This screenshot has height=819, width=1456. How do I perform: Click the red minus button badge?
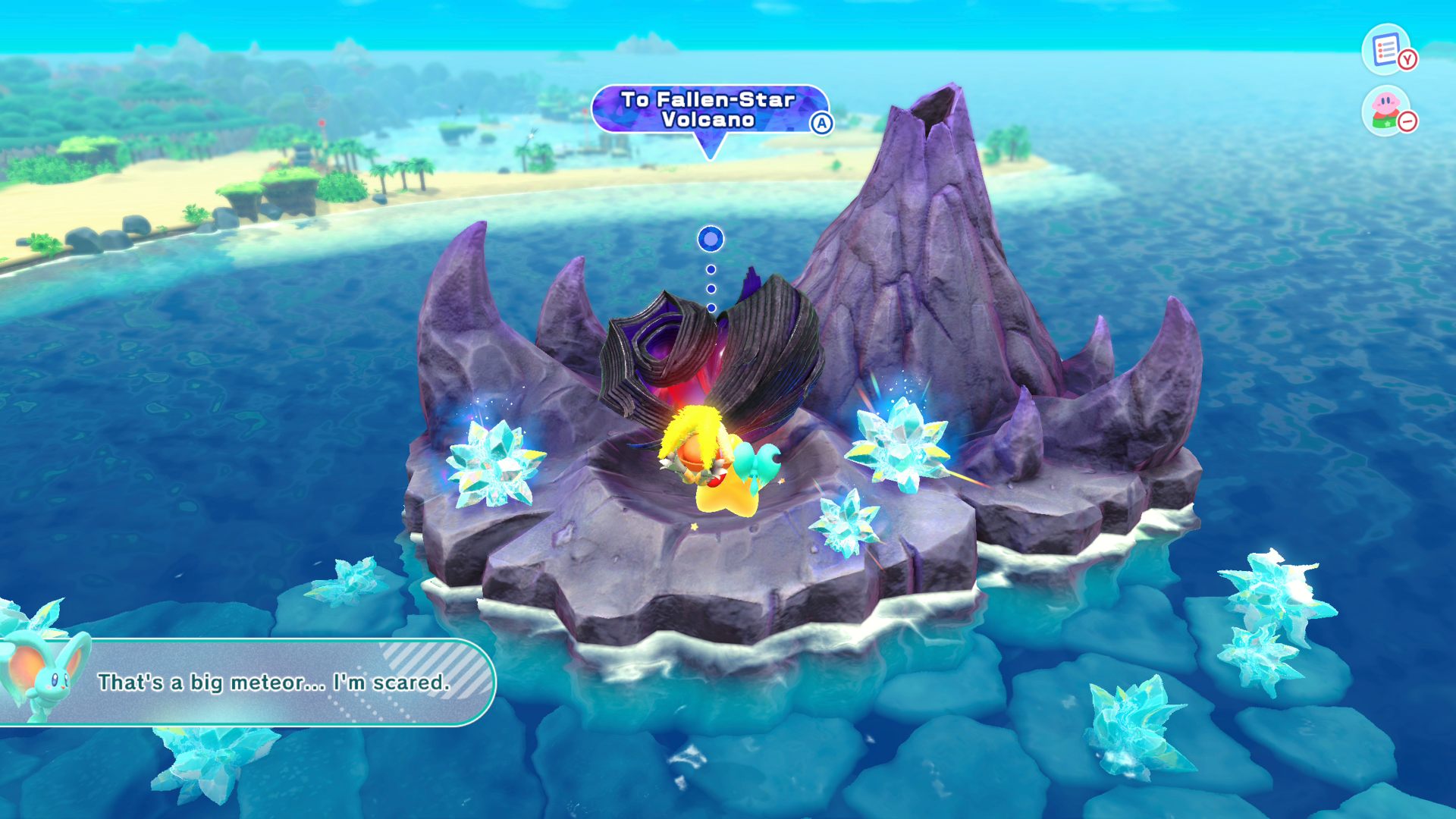click(1407, 120)
